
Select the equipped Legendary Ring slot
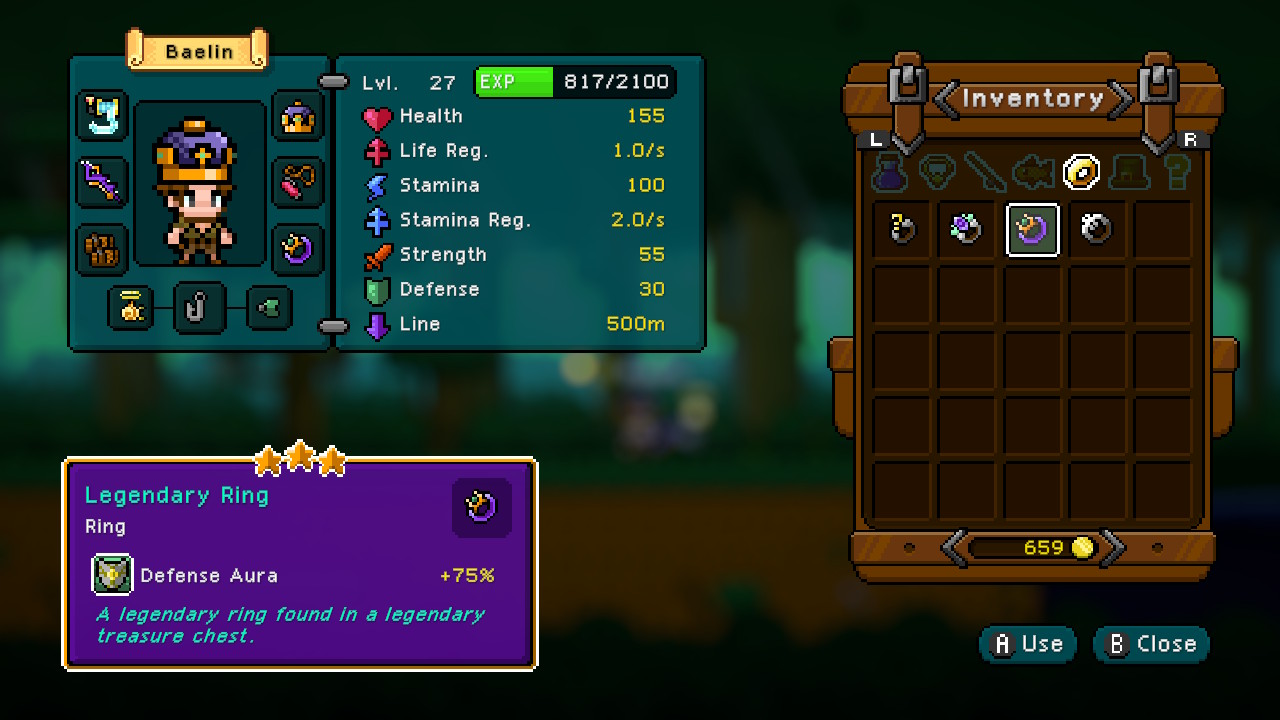coord(297,250)
